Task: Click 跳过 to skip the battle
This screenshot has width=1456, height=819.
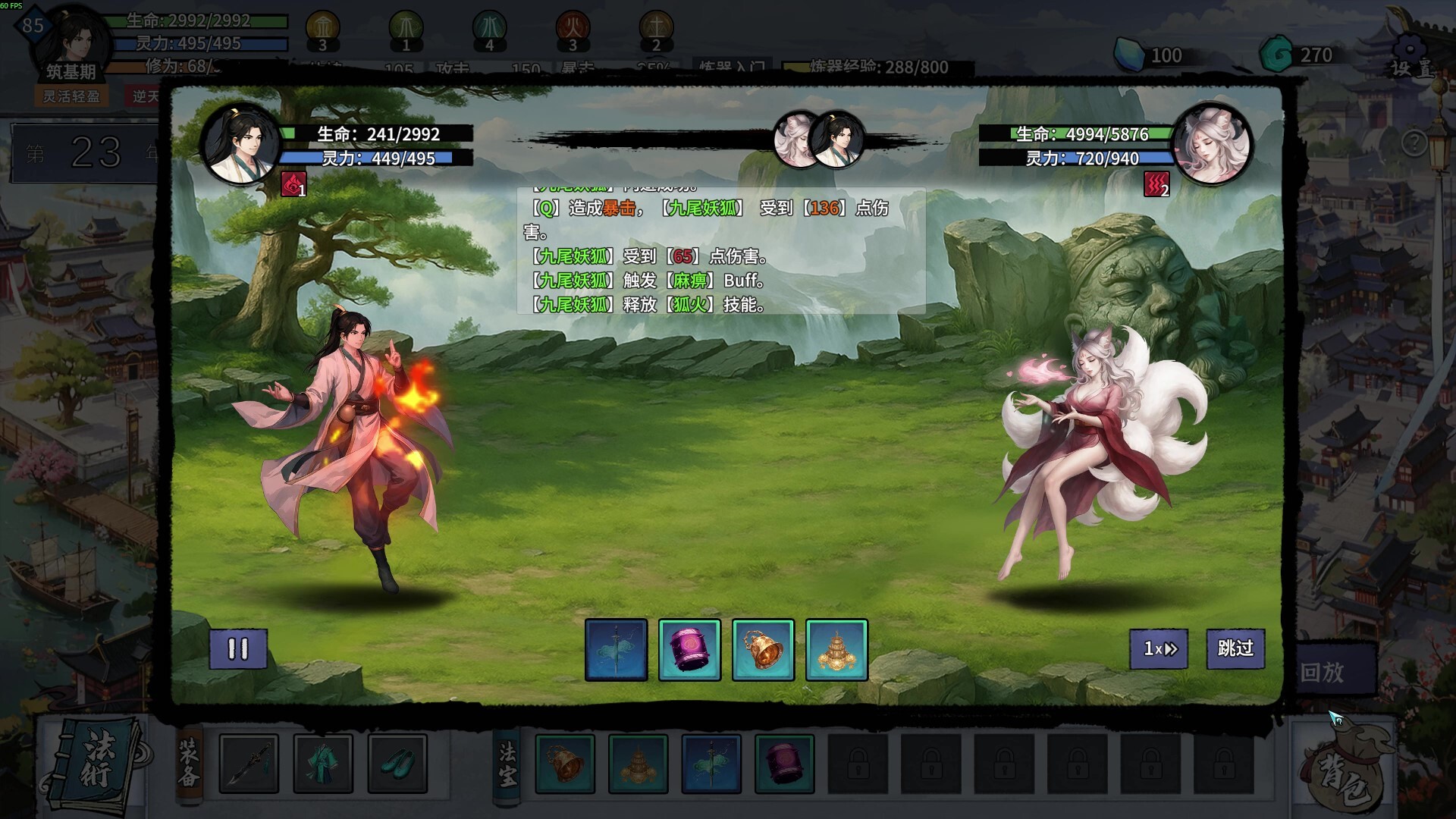Action: (1235, 650)
